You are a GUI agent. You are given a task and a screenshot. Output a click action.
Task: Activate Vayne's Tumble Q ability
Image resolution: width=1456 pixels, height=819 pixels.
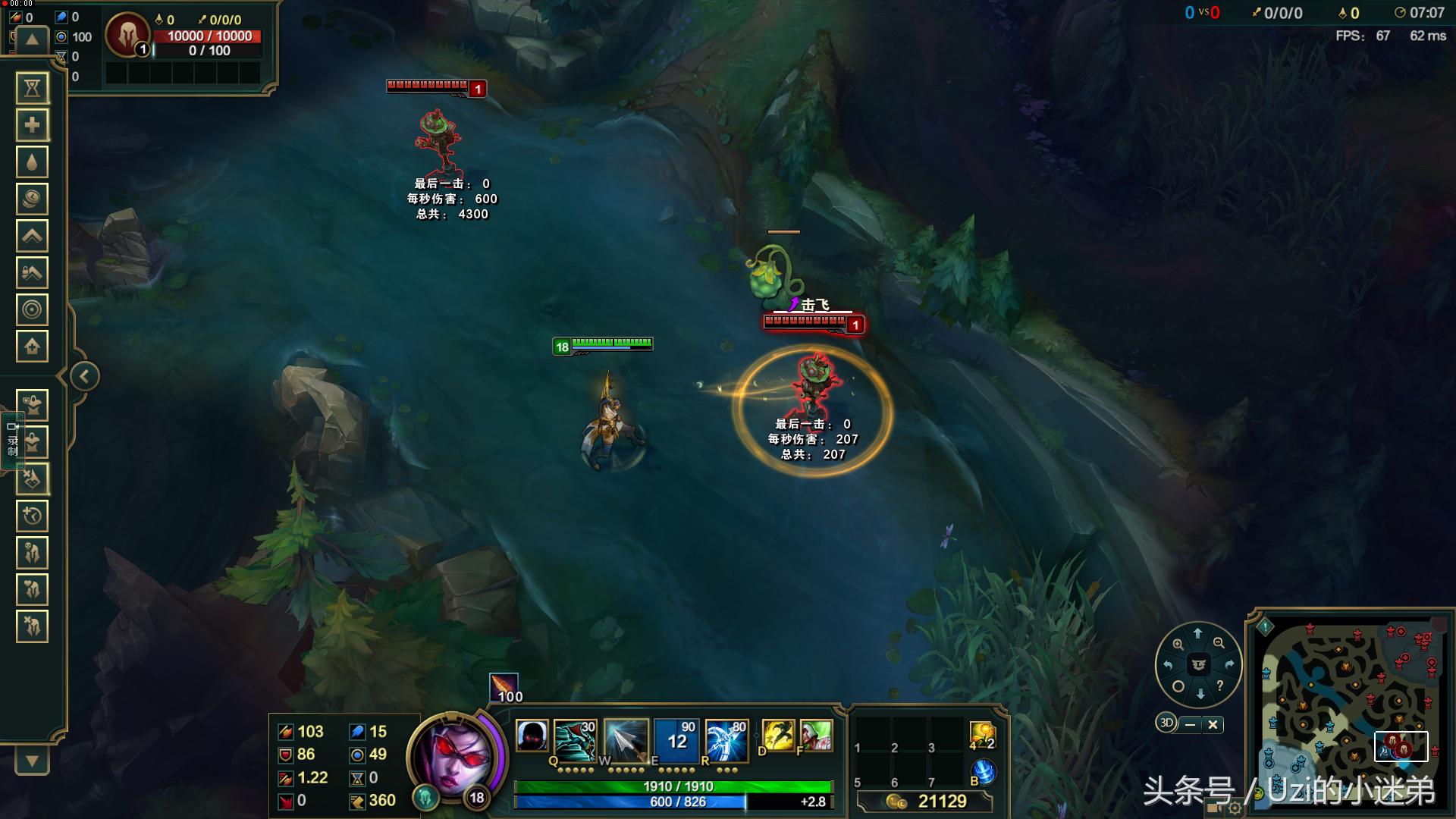(575, 739)
